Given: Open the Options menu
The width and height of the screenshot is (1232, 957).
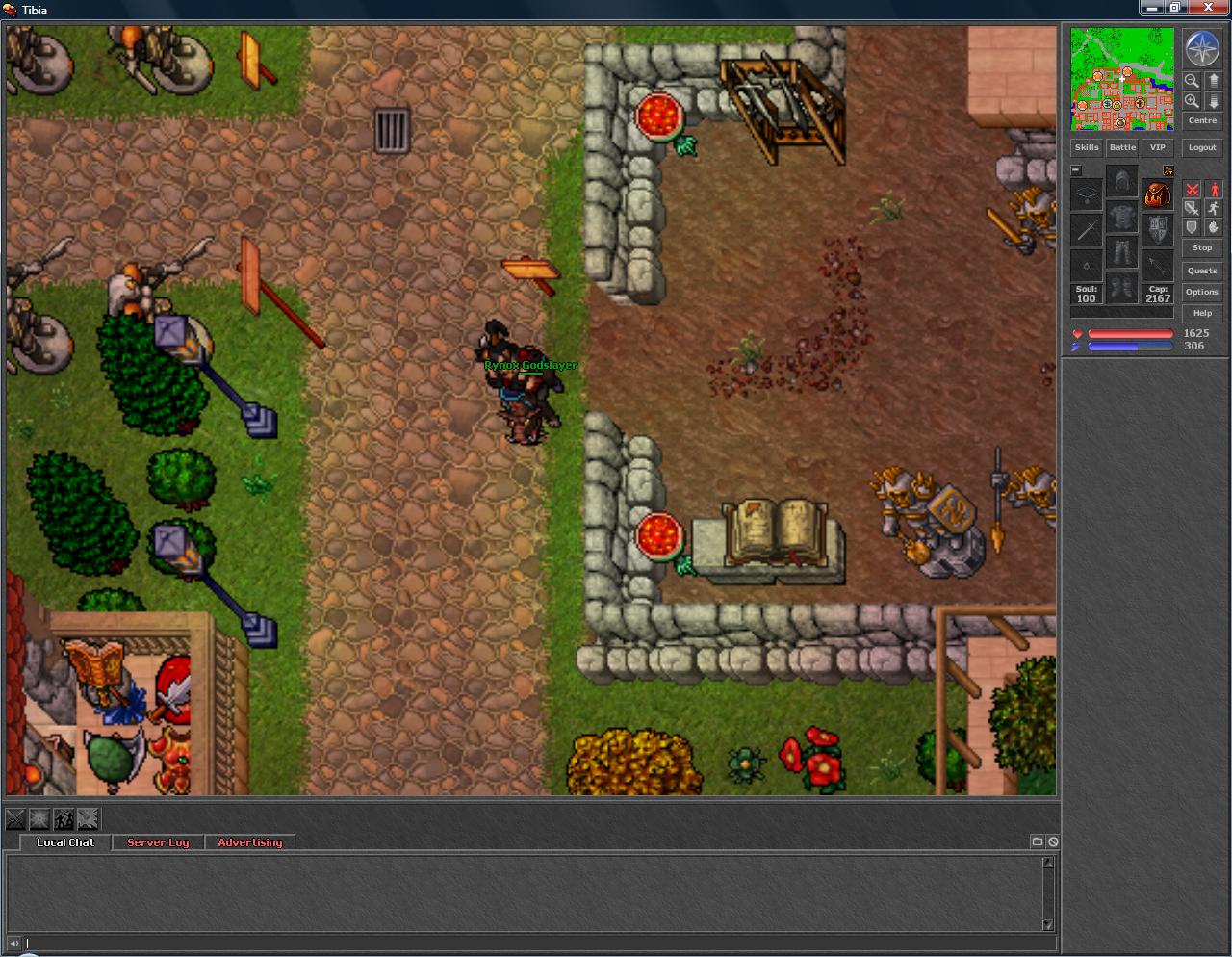Looking at the screenshot, I should tap(1202, 292).
